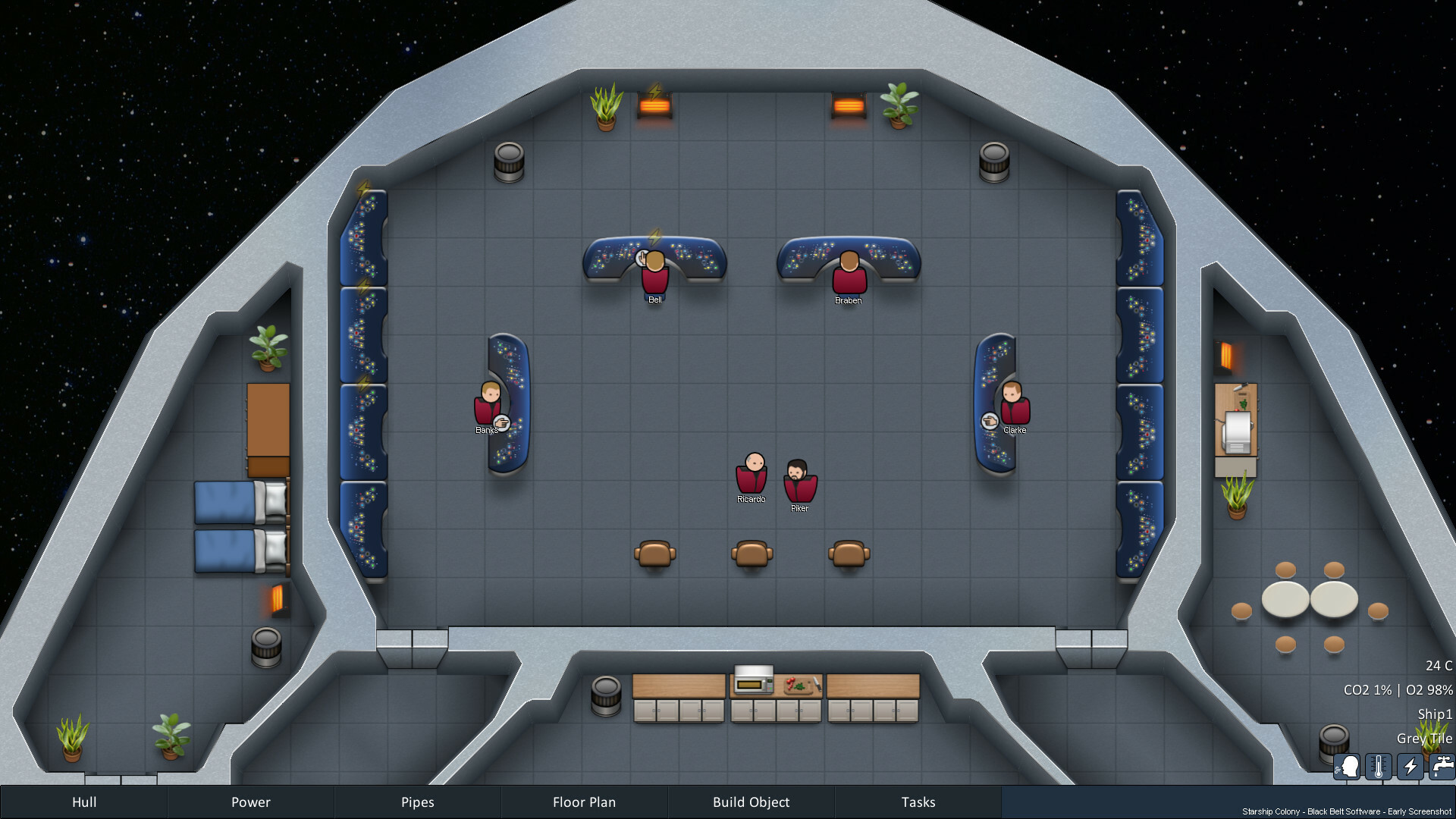Open the Pipes menu
1456x819 pixels.
click(x=417, y=802)
